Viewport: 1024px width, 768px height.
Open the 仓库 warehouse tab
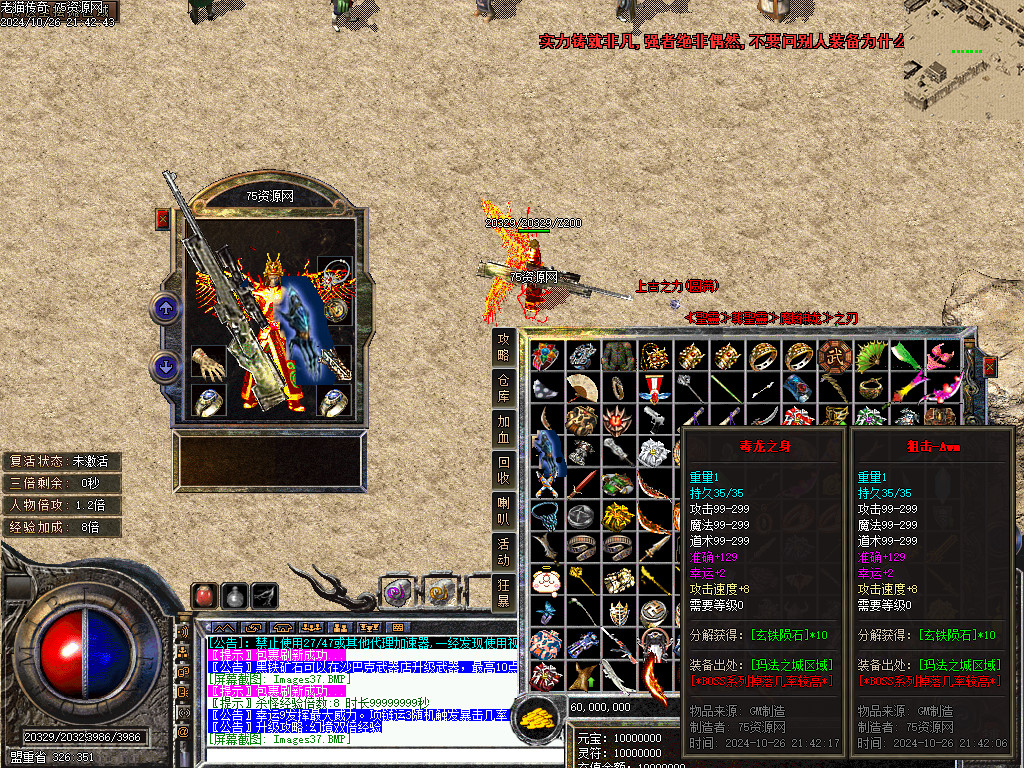(x=505, y=388)
